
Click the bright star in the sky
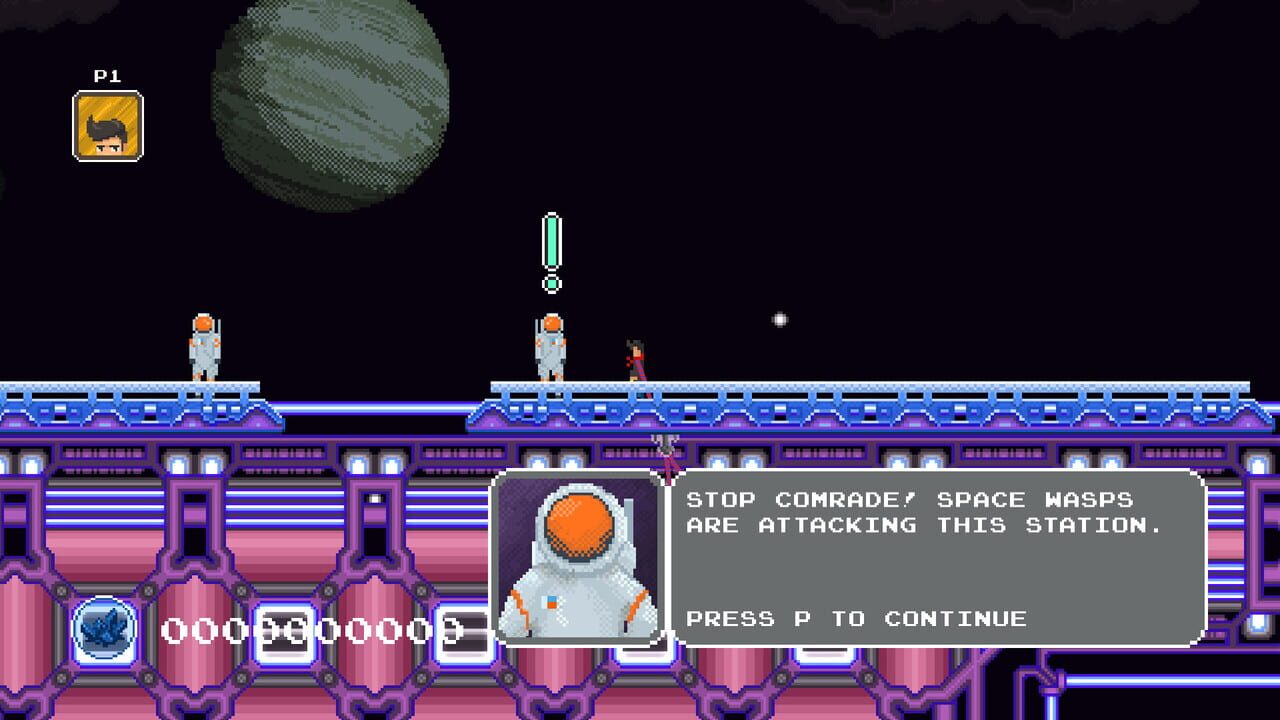coord(777,318)
